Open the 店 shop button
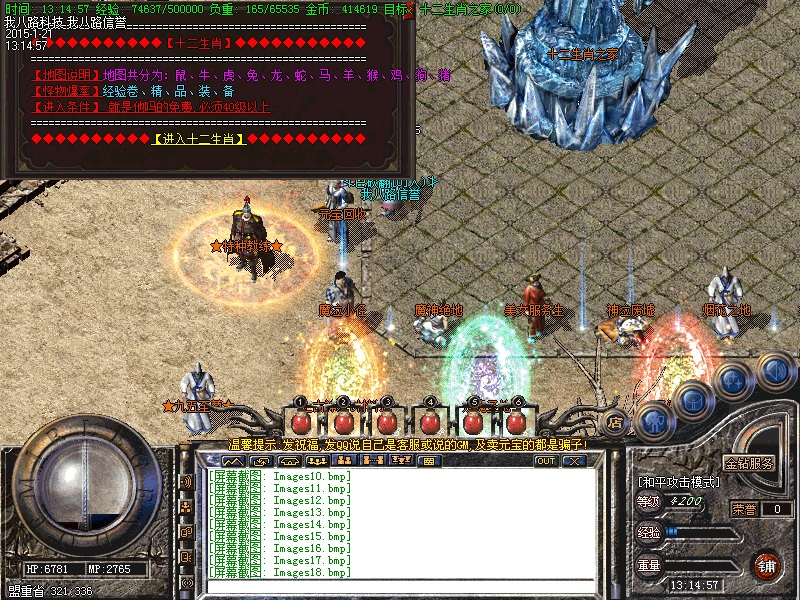The image size is (800, 600). (x=615, y=421)
